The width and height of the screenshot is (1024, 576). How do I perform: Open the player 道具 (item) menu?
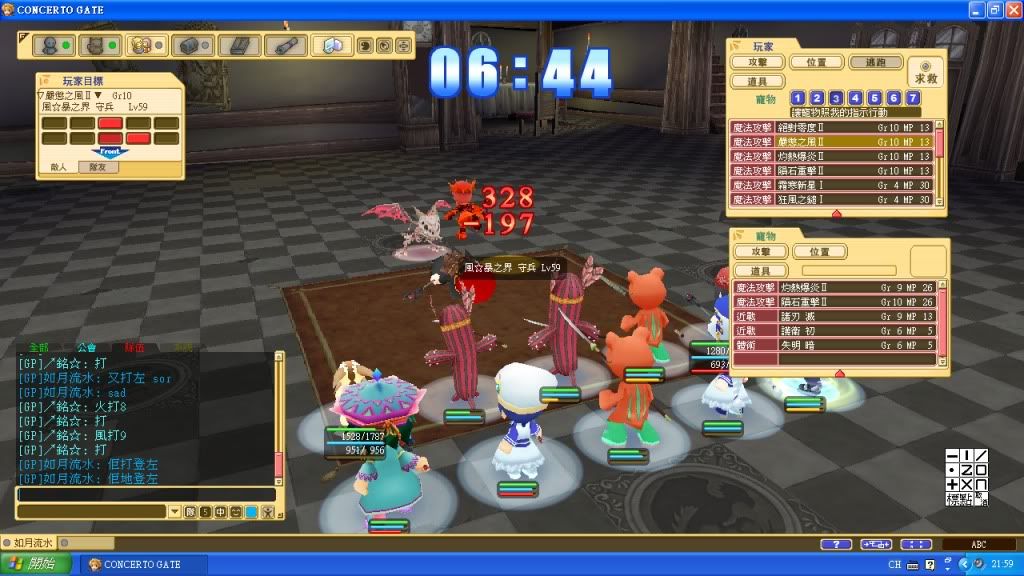[758, 81]
